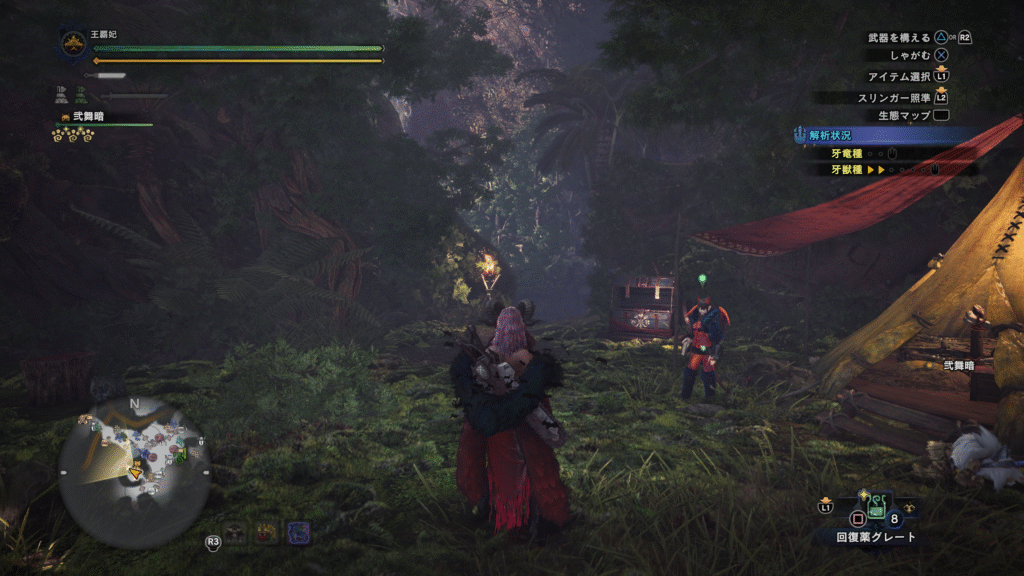
Task: Open the circular minimap
Action: (x=134, y=472)
